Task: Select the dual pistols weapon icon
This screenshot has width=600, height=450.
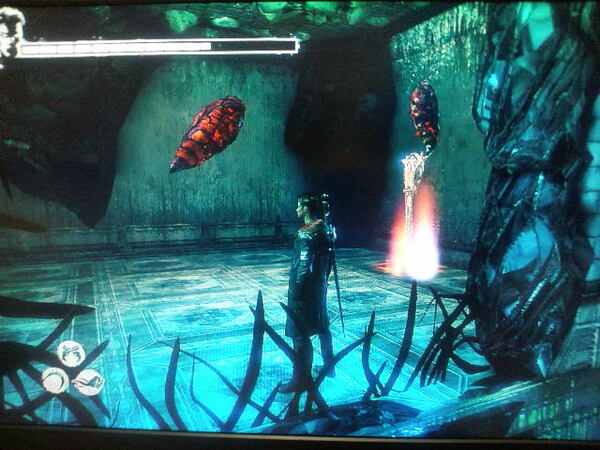Action: coord(71,353)
